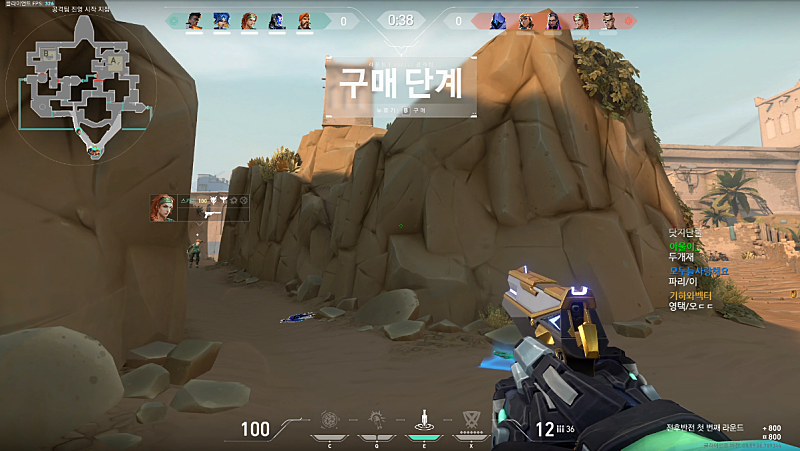Select the B site marker on minimap
The height and width of the screenshot is (451, 800).
45,56
